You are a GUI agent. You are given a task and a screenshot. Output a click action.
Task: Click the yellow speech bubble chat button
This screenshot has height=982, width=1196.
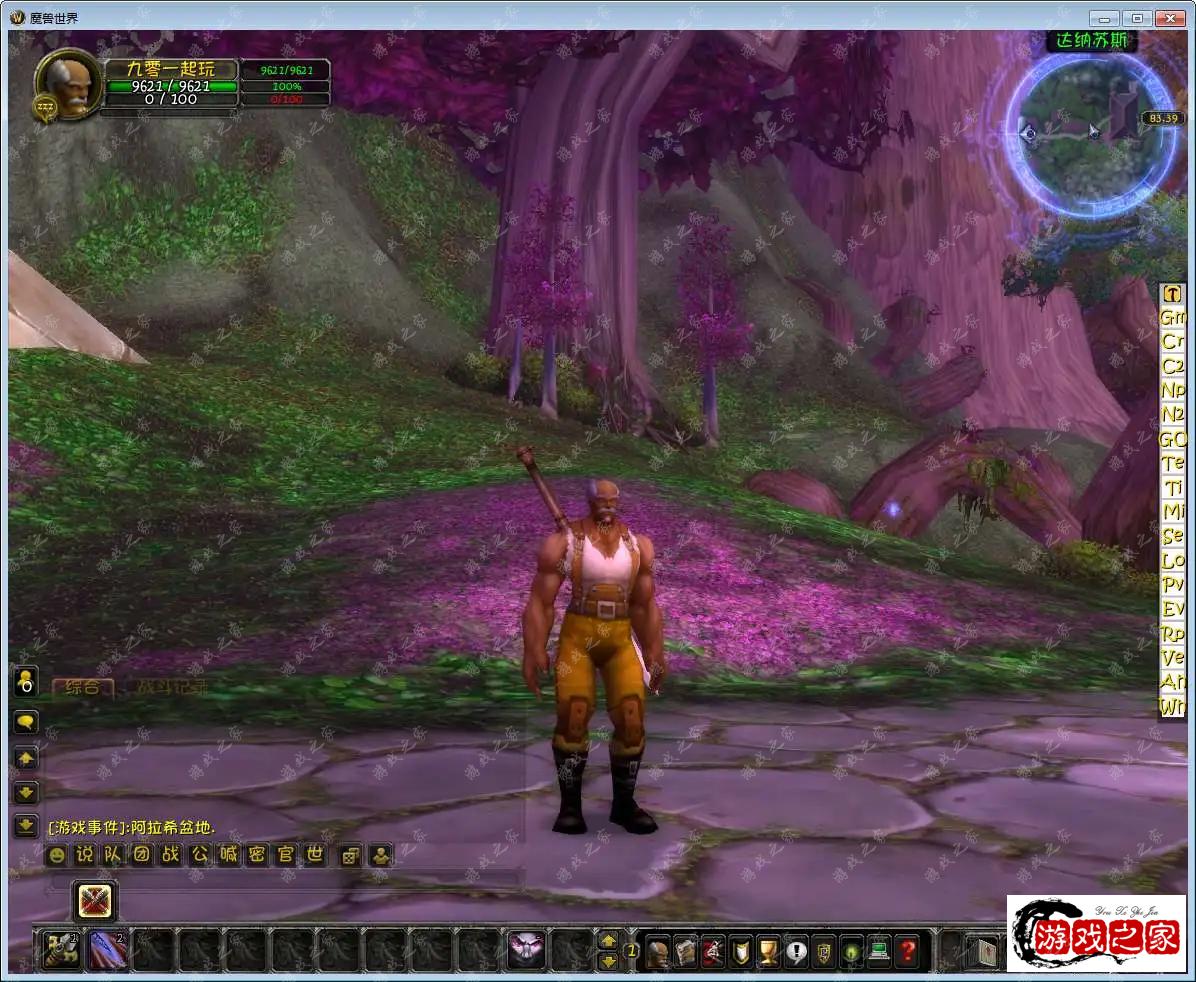point(26,722)
